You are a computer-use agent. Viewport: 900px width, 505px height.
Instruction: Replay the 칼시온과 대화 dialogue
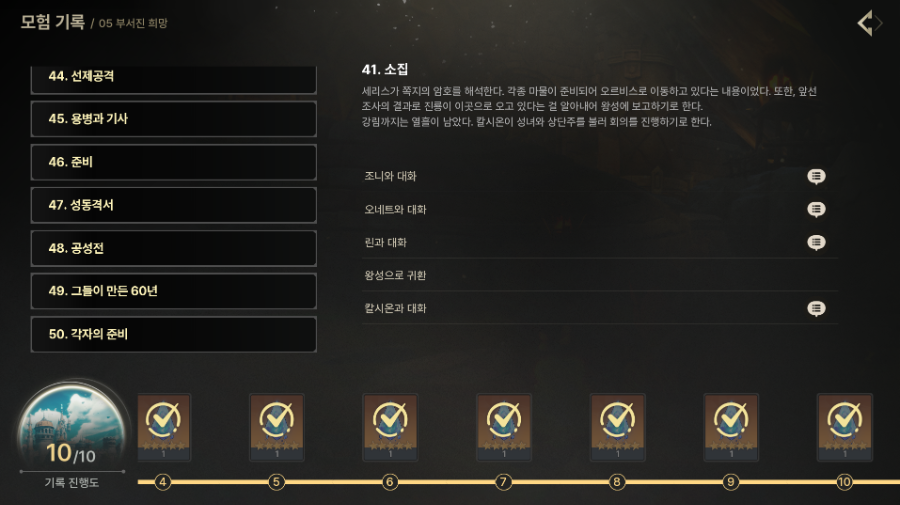click(x=816, y=308)
